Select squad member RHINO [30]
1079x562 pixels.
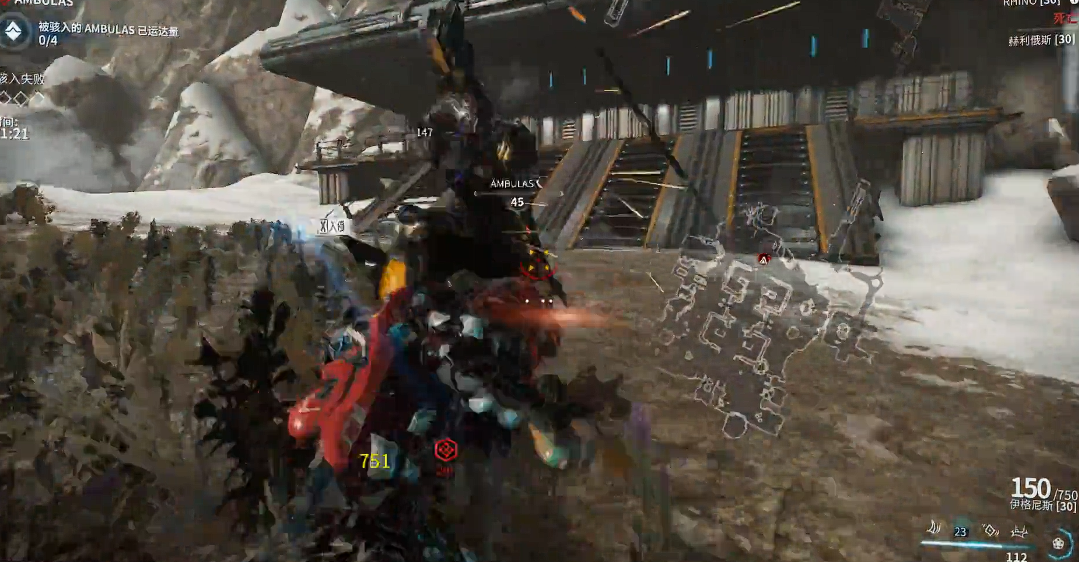[x=1025, y=4]
